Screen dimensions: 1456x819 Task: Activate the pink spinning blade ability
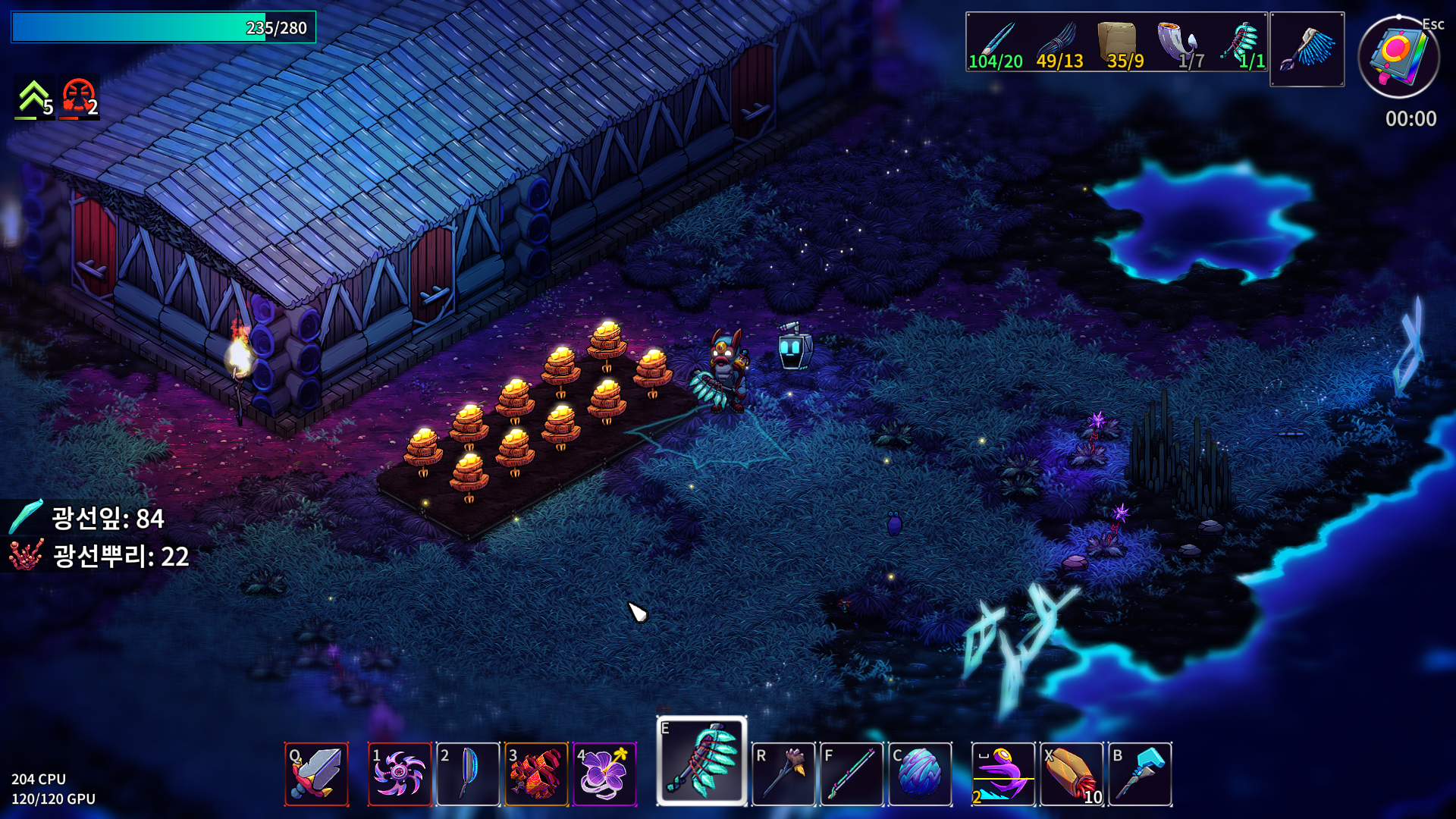[400, 773]
